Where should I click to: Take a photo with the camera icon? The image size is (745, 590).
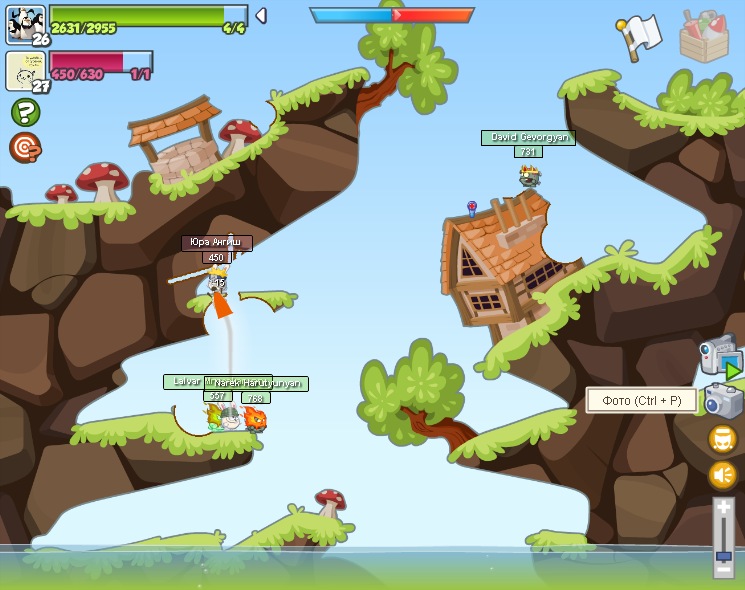click(x=723, y=401)
